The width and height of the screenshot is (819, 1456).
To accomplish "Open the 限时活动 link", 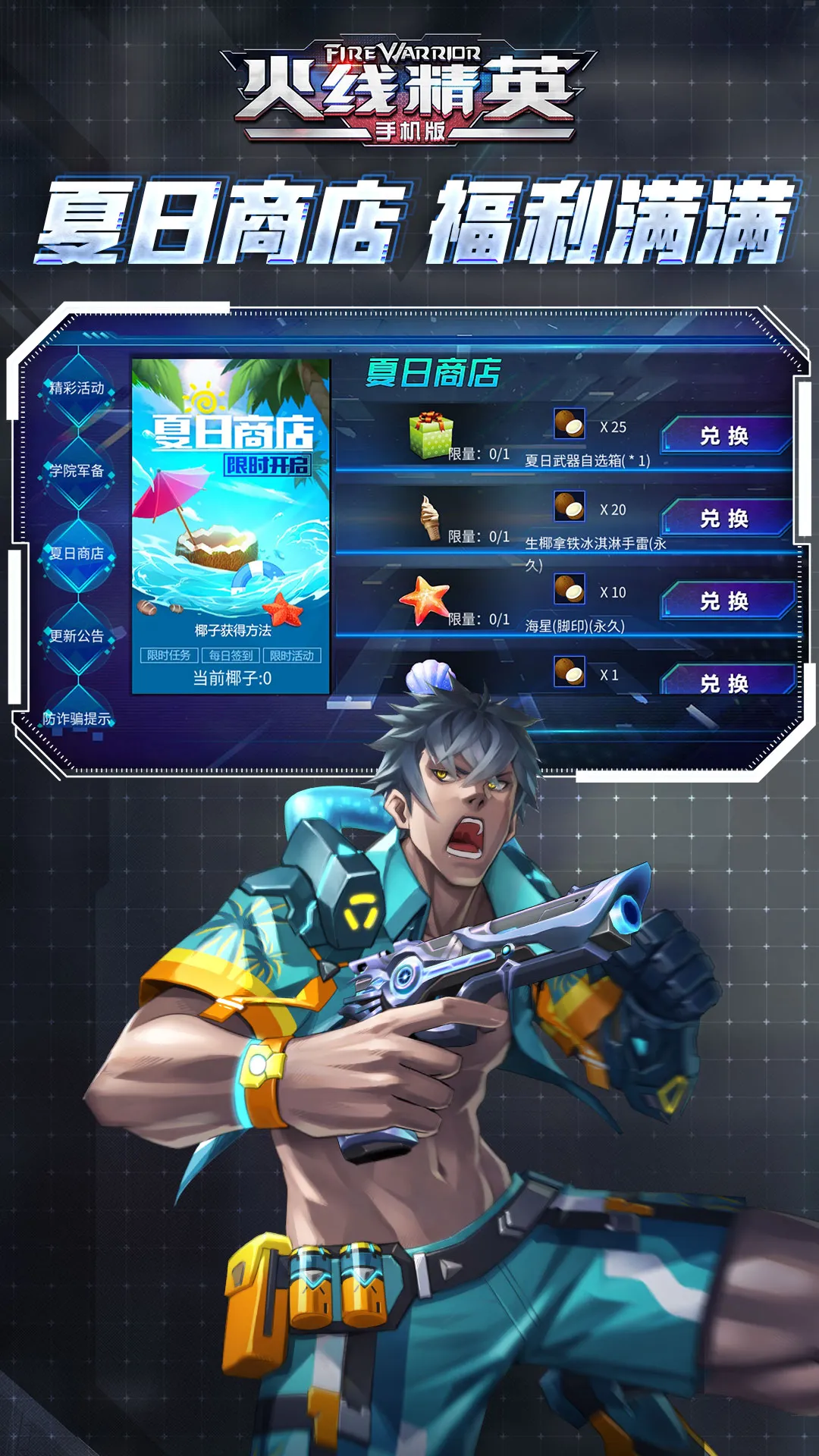I will point(292,655).
